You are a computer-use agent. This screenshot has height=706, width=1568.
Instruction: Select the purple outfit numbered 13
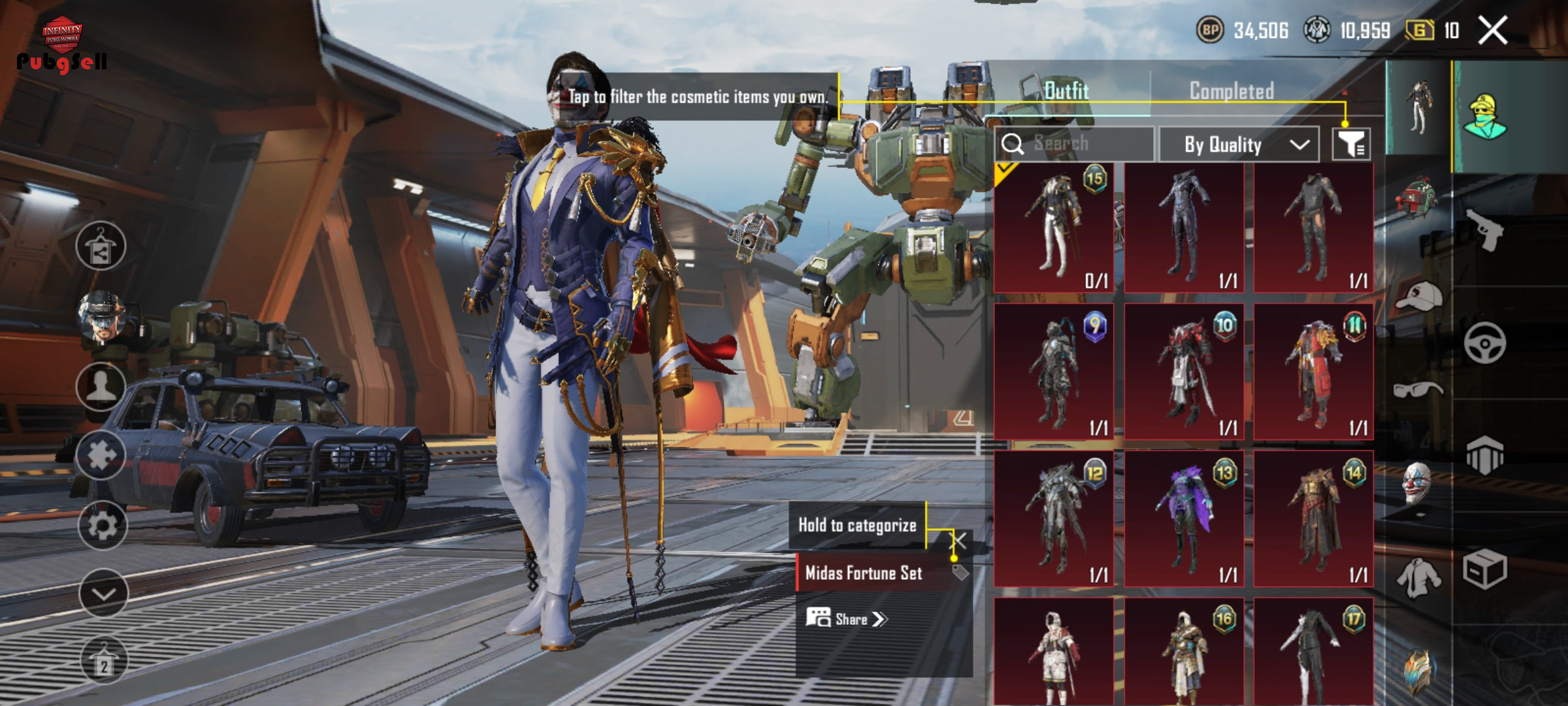pyautogui.click(x=1184, y=518)
